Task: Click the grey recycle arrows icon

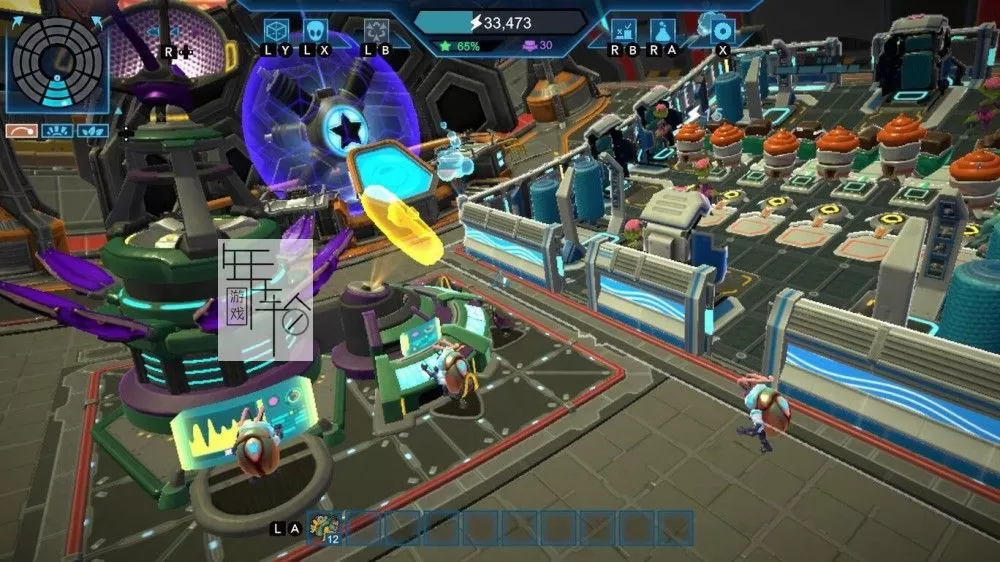Action: pyautogui.click(x=376, y=31)
